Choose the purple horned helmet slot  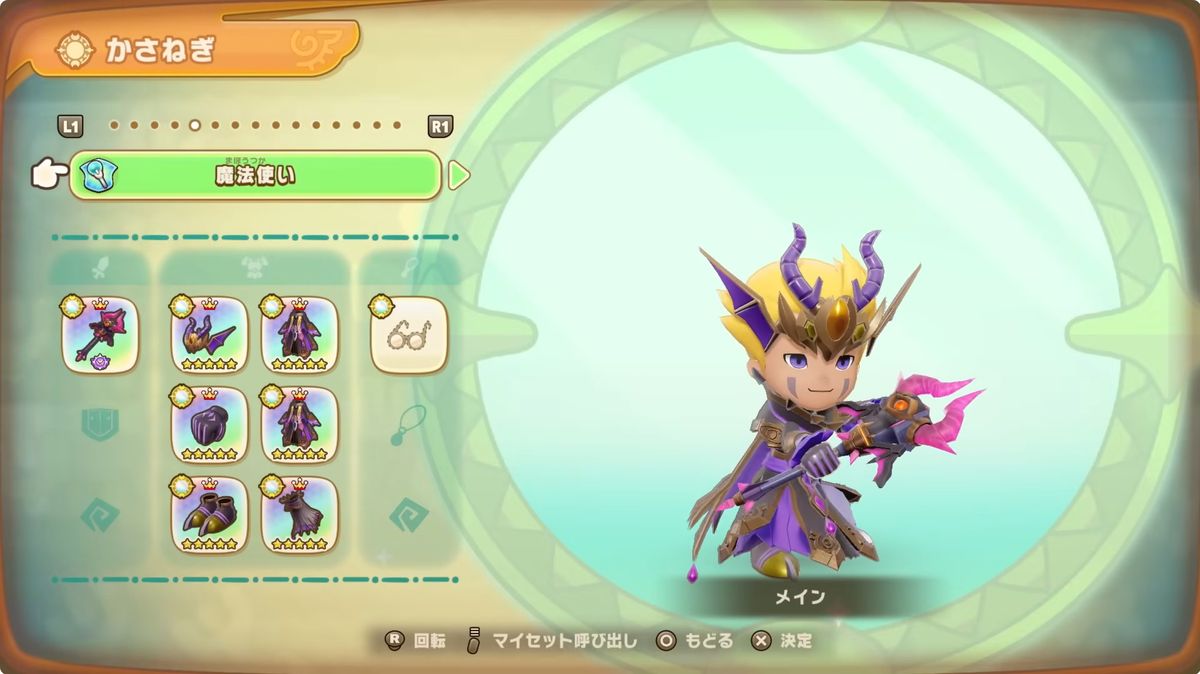[209, 335]
